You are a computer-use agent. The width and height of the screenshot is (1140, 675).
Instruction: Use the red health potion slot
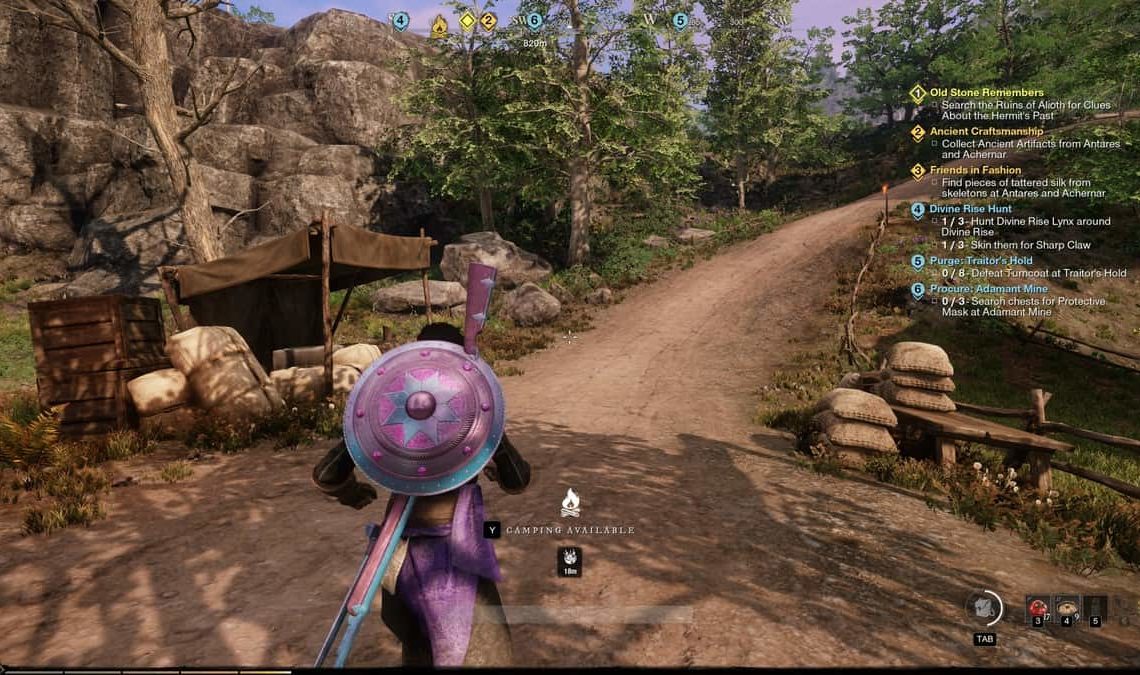click(x=1039, y=607)
